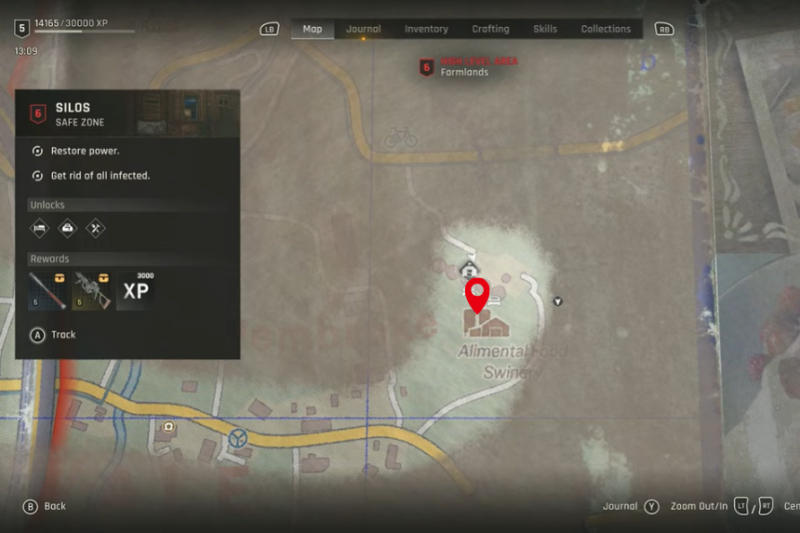Open the Crafting tab
This screenshot has width=800, height=533.
pyautogui.click(x=490, y=29)
